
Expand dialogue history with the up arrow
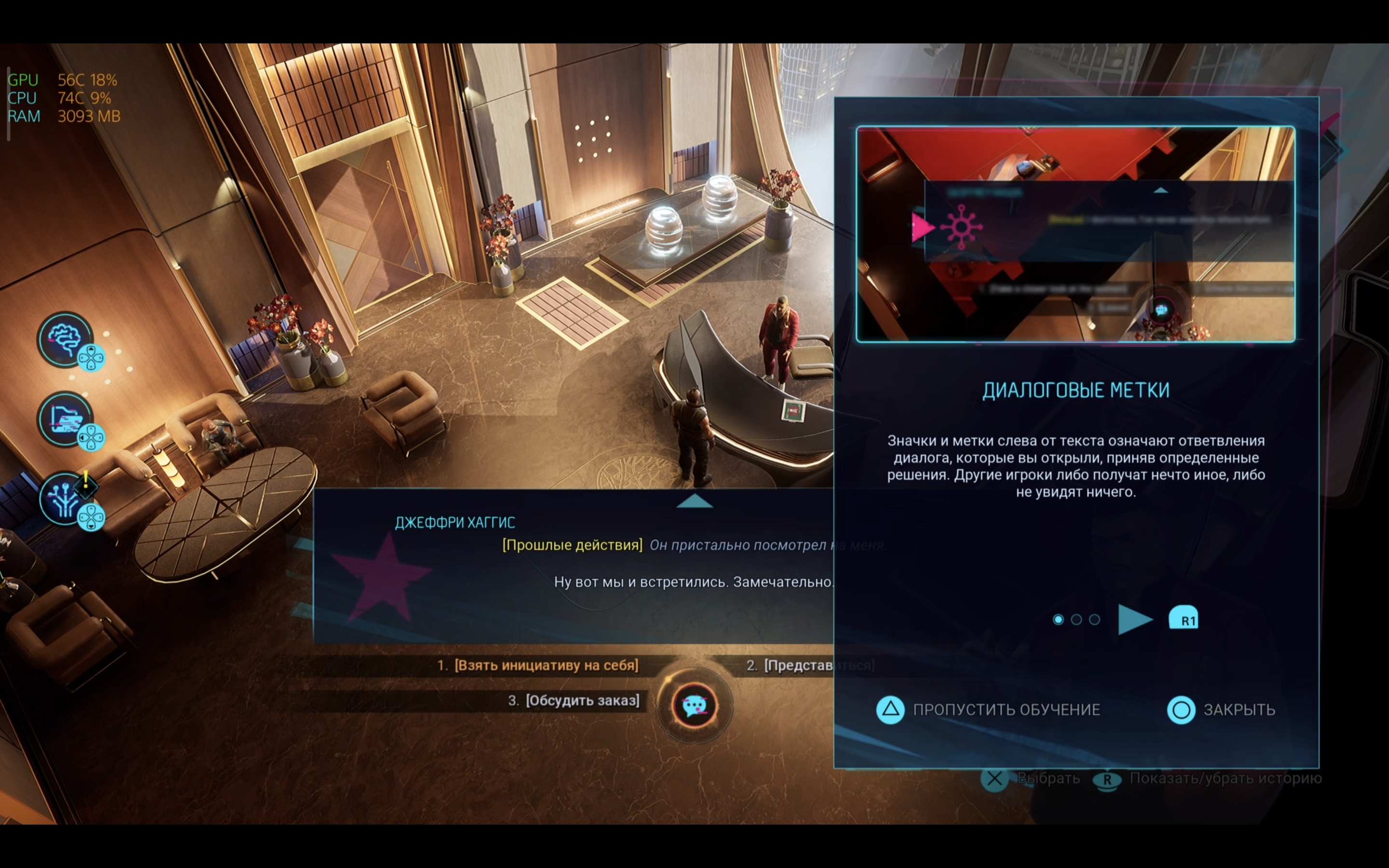tap(694, 502)
